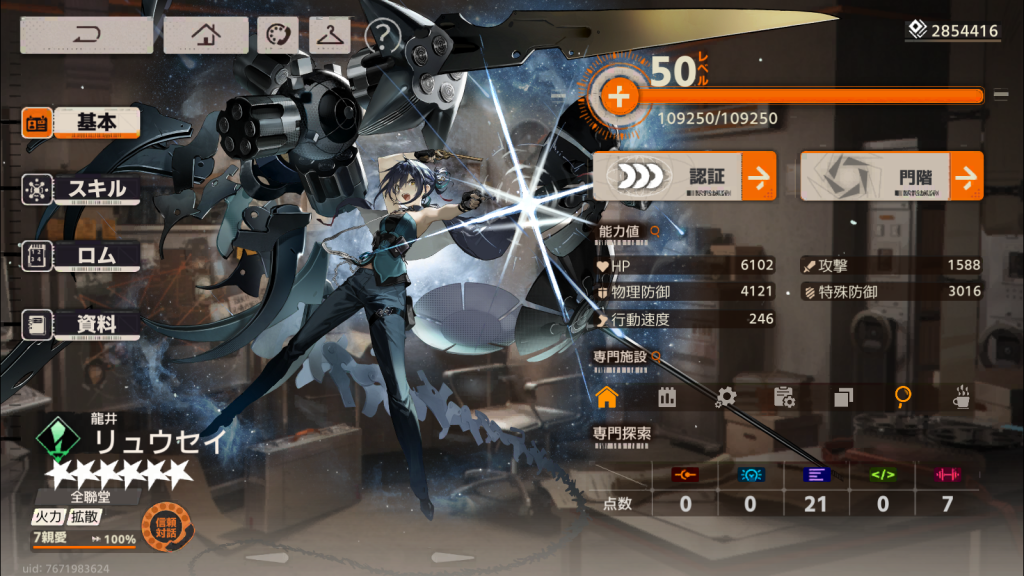Select the orange house facility icon
1024x576 pixels.
[606, 397]
